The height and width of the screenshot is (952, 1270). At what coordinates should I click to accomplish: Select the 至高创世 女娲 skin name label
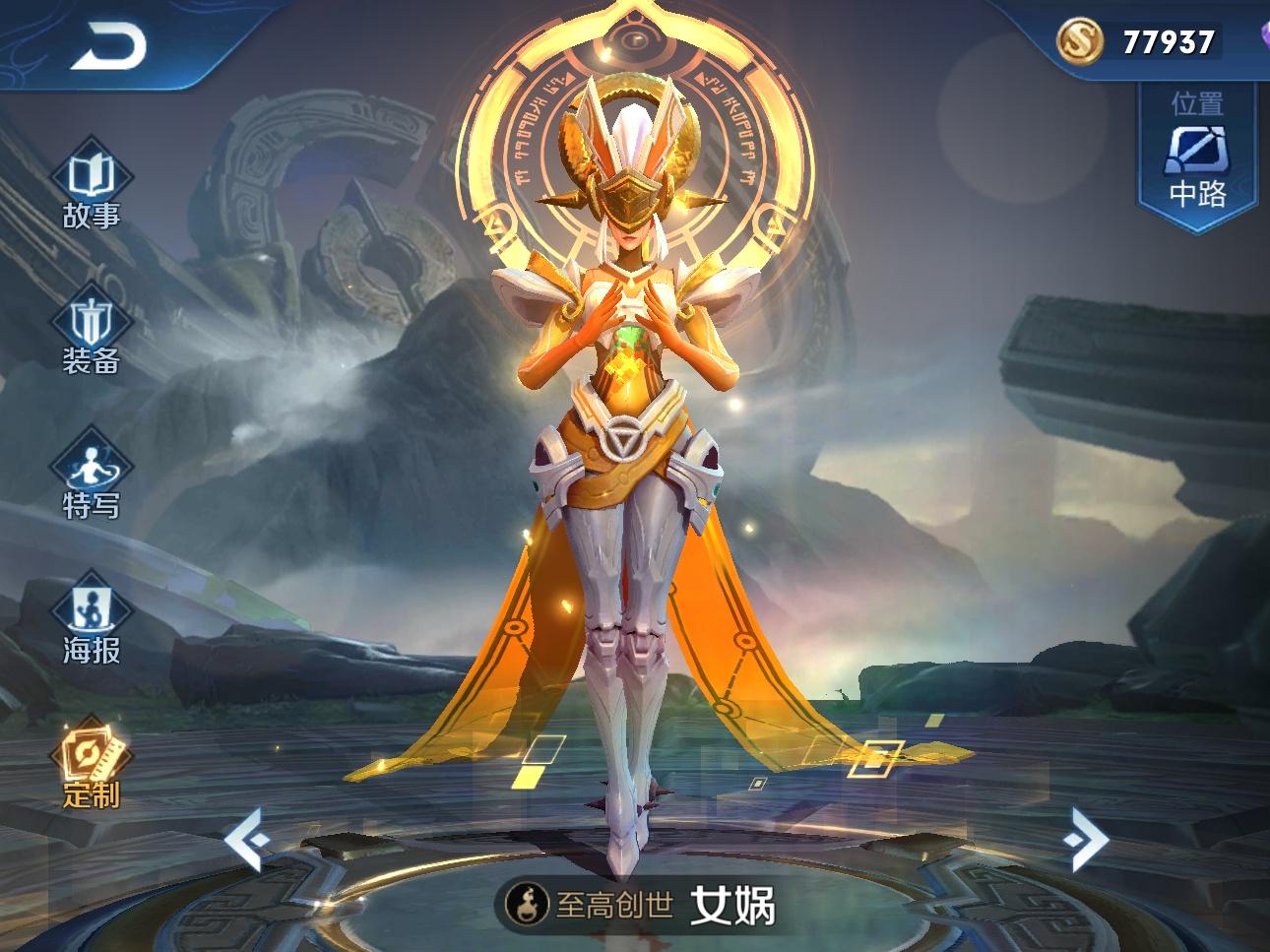point(640,903)
